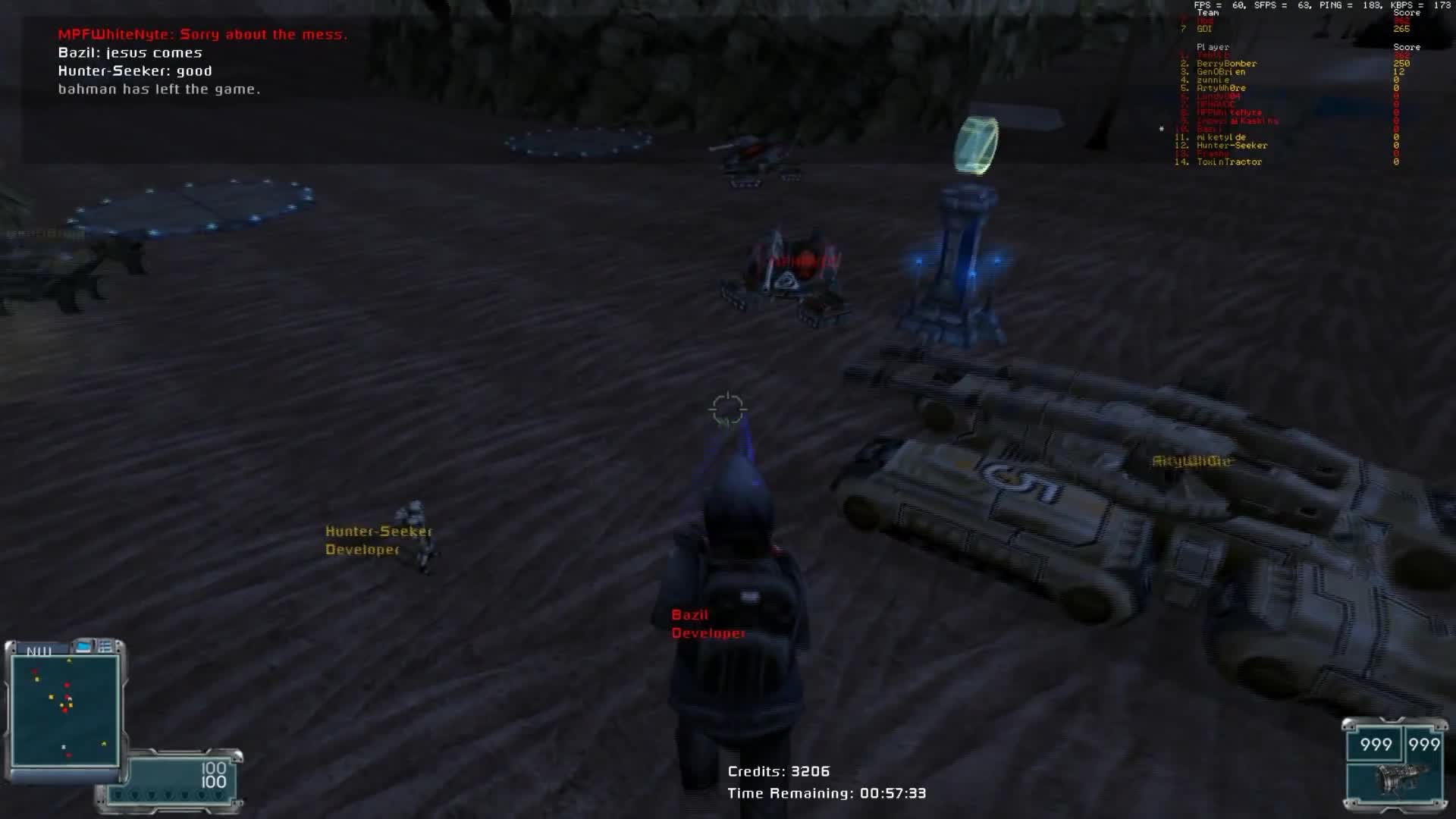Image resolution: width=1456 pixels, height=819 pixels.
Task: Click the targeting crosshair in screen center
Action: coord(726,408)
